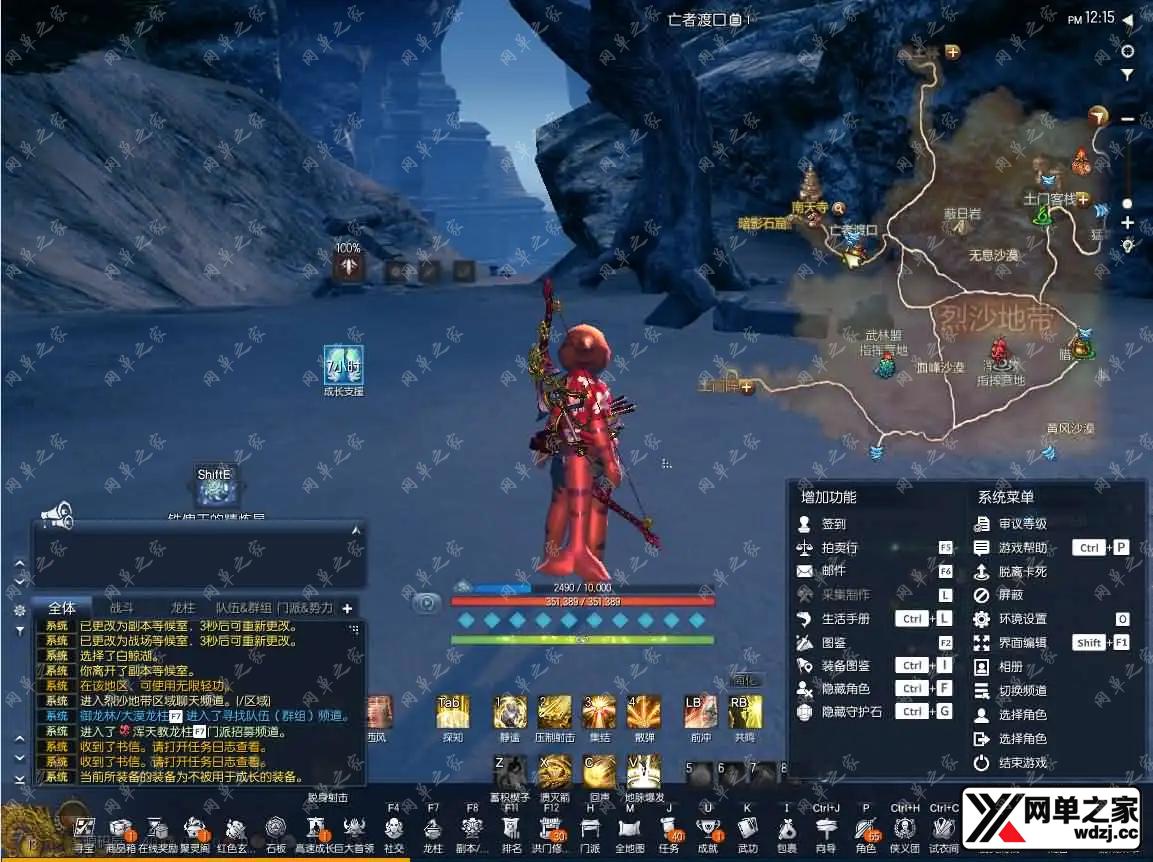Activate the 集结 skill icon
The width and height of the screenshot is (1153, 862).
tap(599, 711)
